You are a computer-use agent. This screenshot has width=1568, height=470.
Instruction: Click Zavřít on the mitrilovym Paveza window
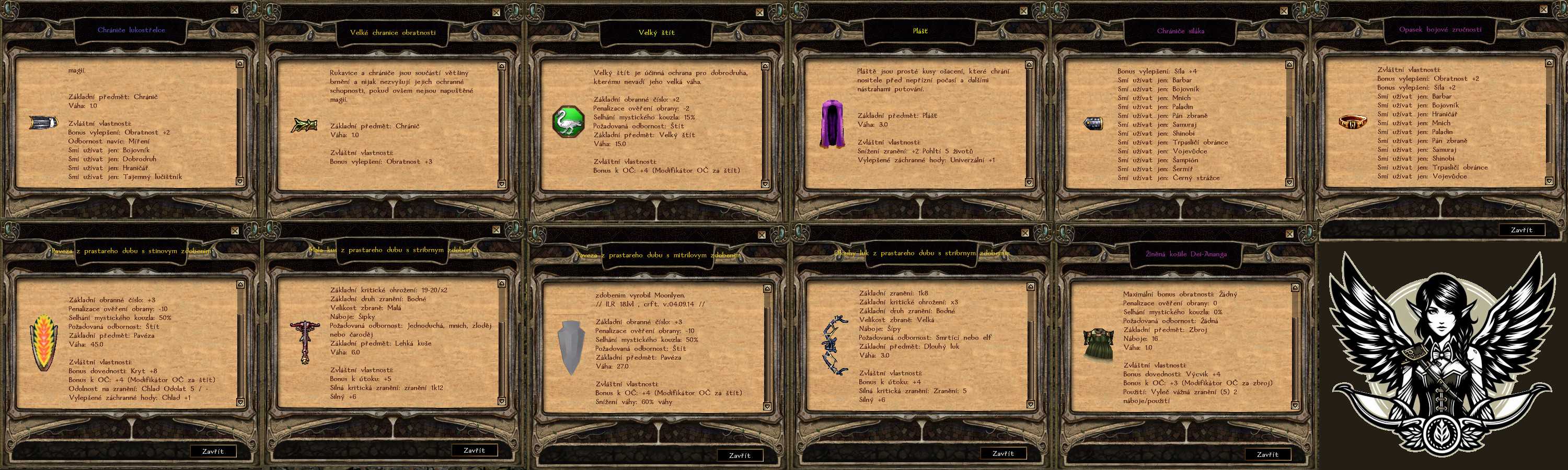pos(740,455)
